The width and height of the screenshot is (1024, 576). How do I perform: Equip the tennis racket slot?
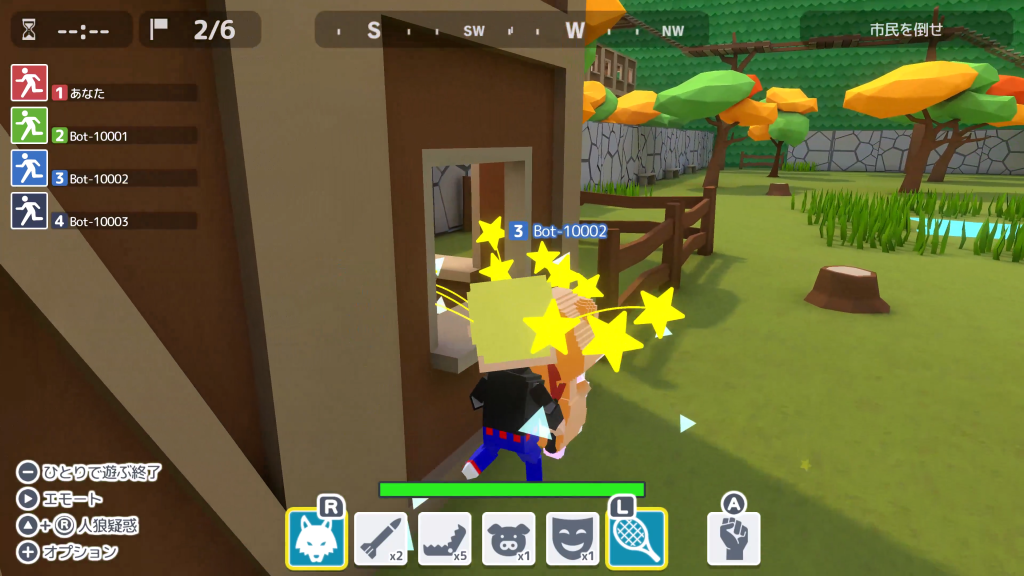pos(636,538)
